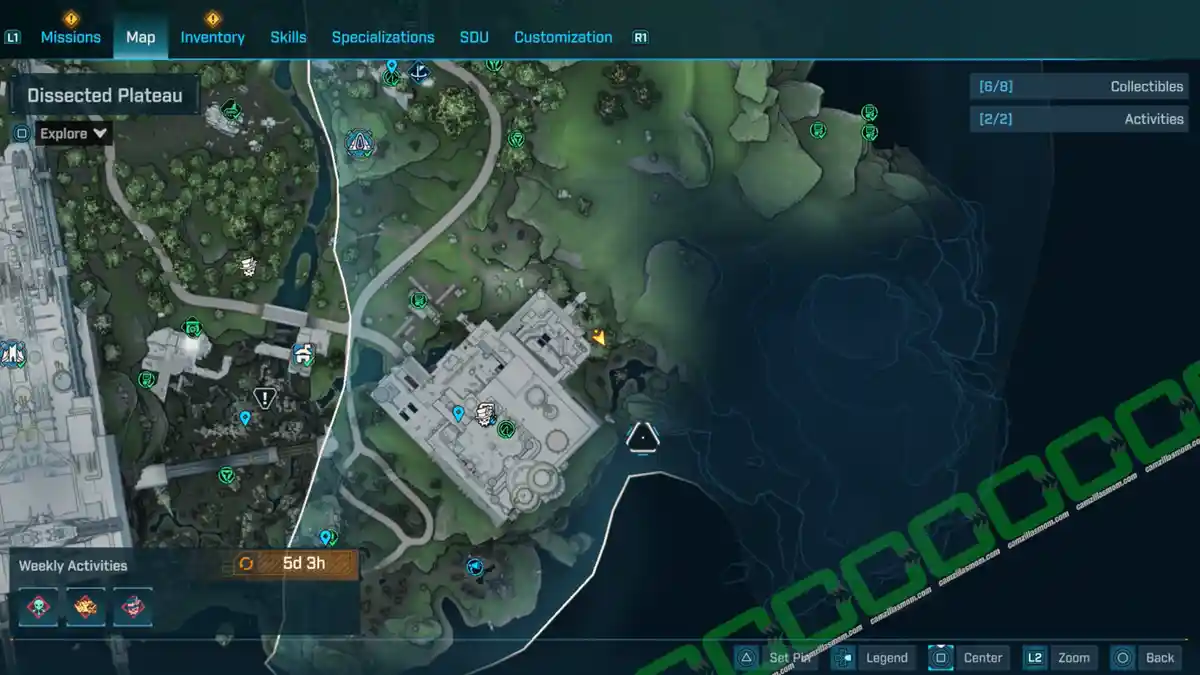This screenshot has width=1200, height=675.
Task: Open the map Legend
Action: click(875, 657)
